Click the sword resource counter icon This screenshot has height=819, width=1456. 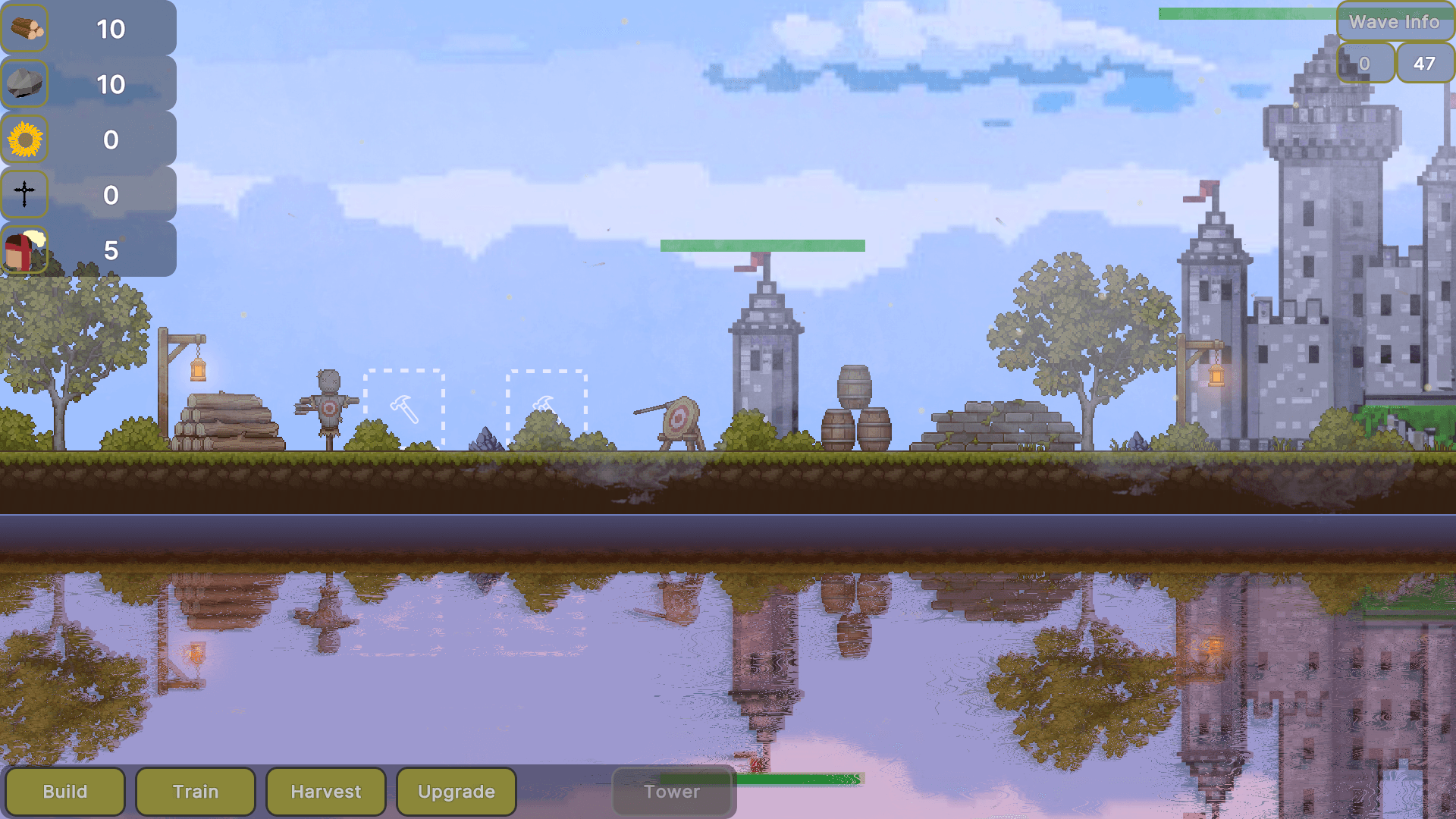tap(25, 195)
